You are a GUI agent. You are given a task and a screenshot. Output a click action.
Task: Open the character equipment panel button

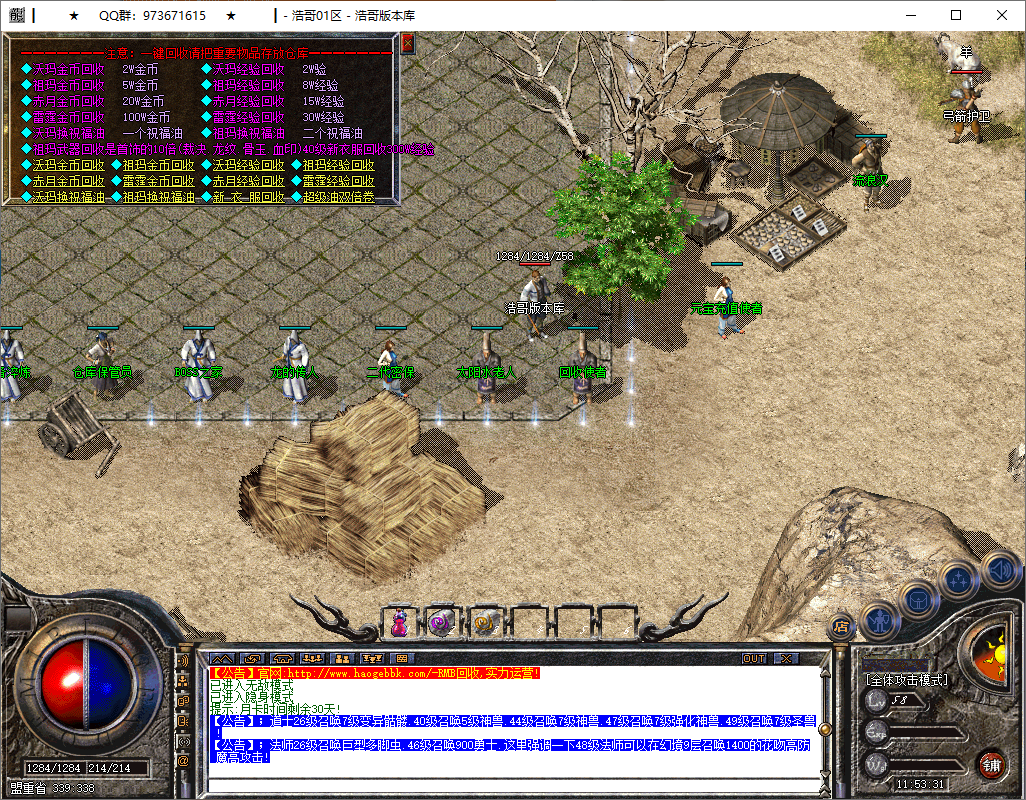click(878, 619)
